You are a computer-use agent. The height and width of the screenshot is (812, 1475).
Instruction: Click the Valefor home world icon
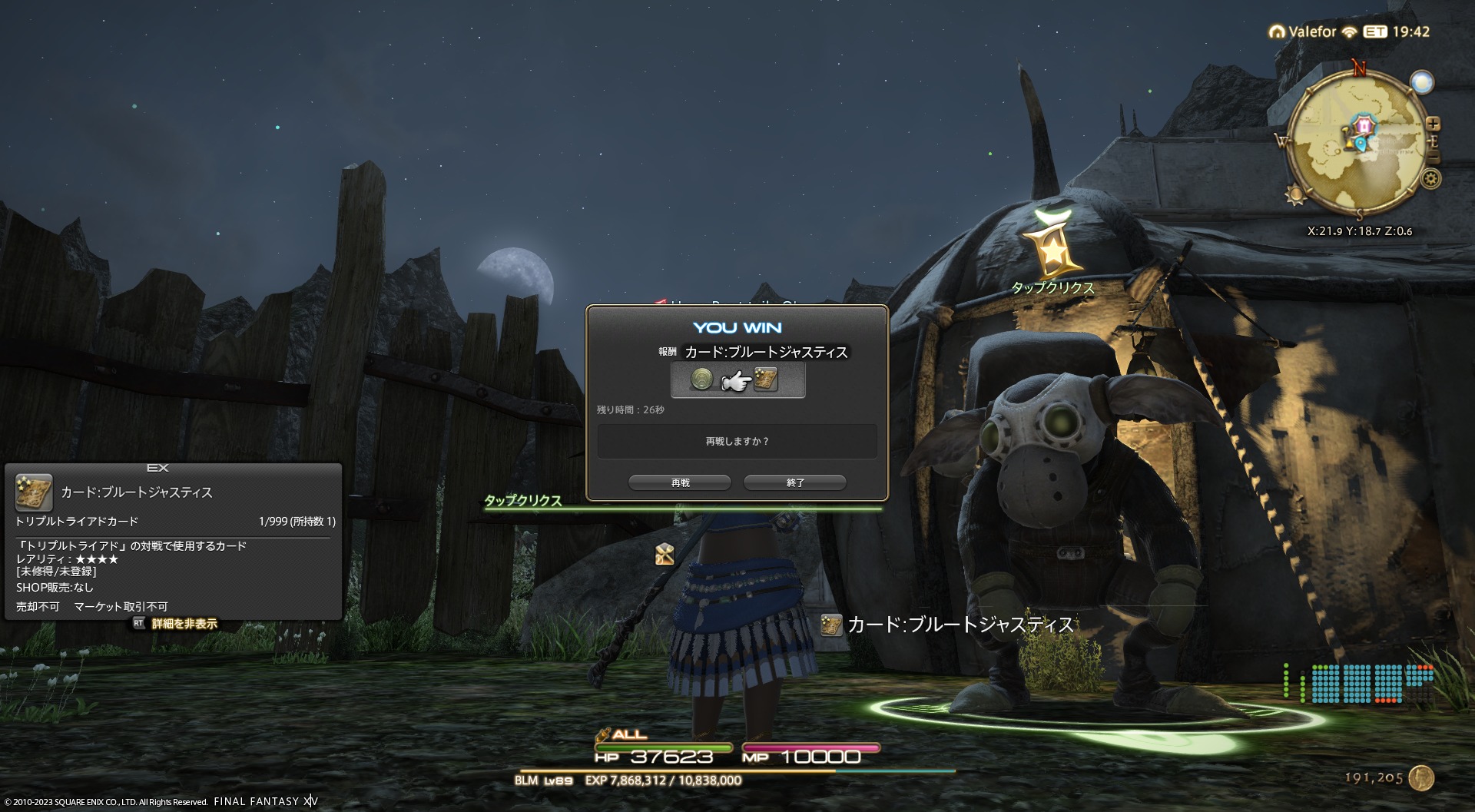pyautogui.click(x=1277, y=32)
